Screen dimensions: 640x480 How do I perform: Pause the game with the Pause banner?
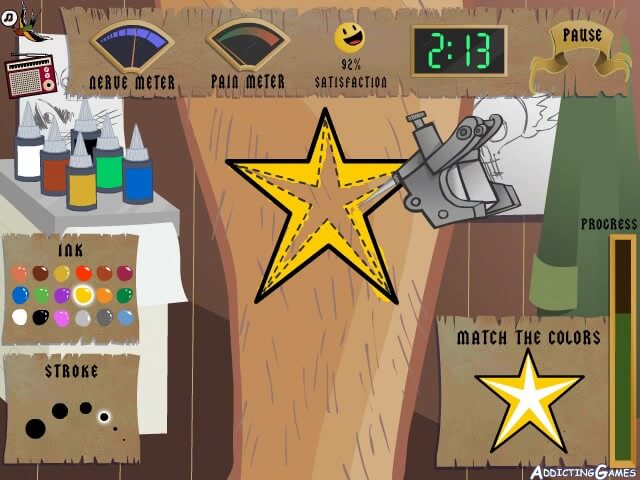581,38
